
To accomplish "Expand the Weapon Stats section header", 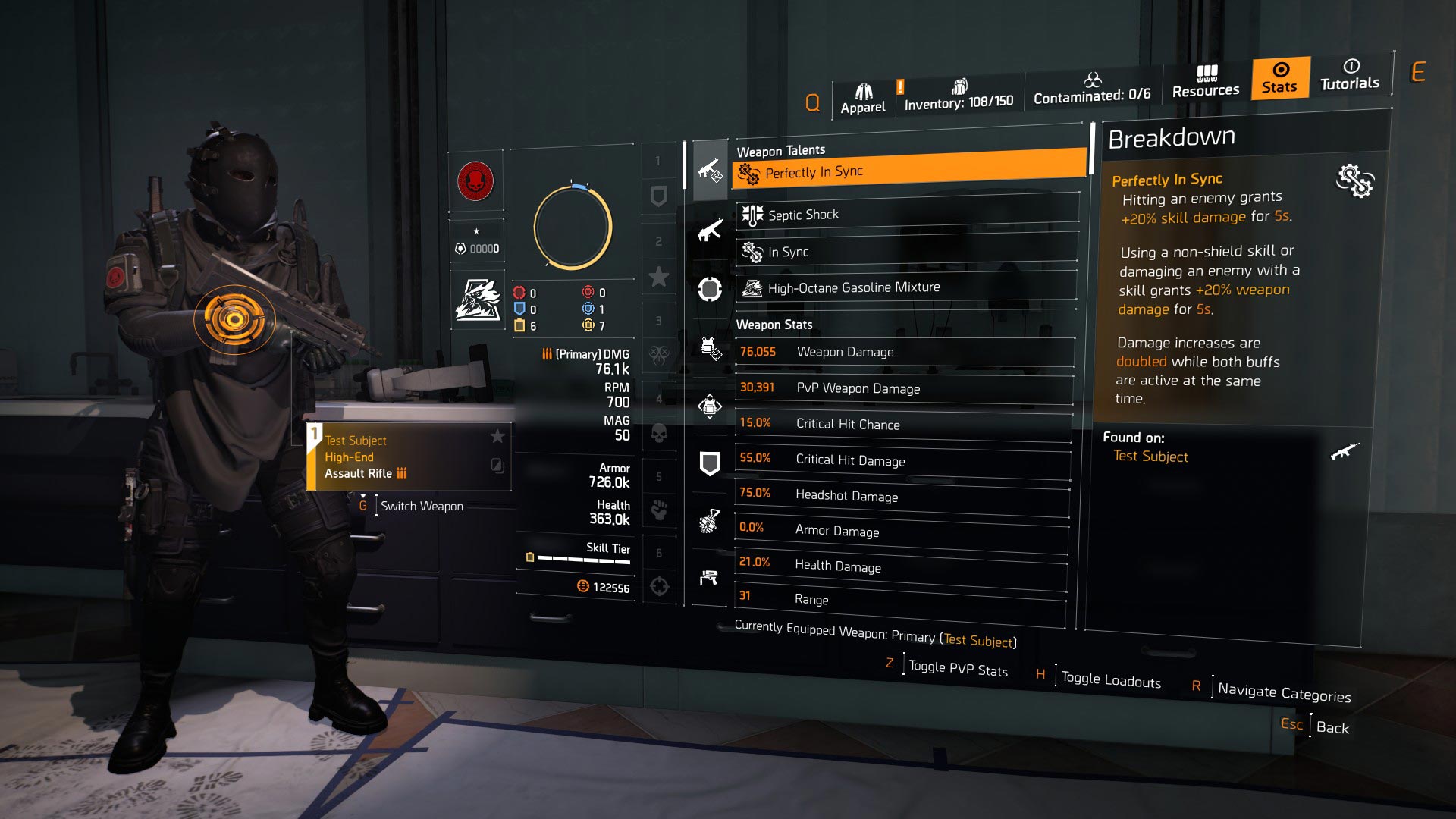I will point(774,325).
